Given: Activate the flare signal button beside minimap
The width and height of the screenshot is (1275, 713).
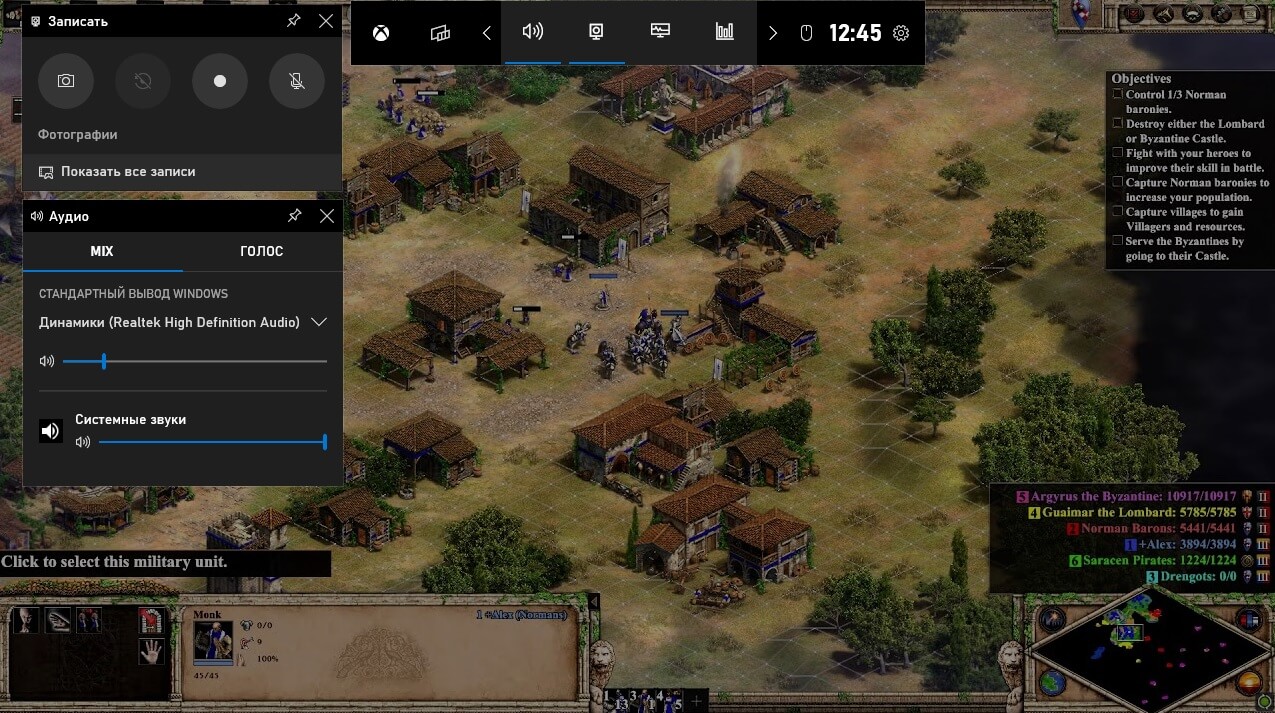Looking at the screenshot, I should [1050, 621].
